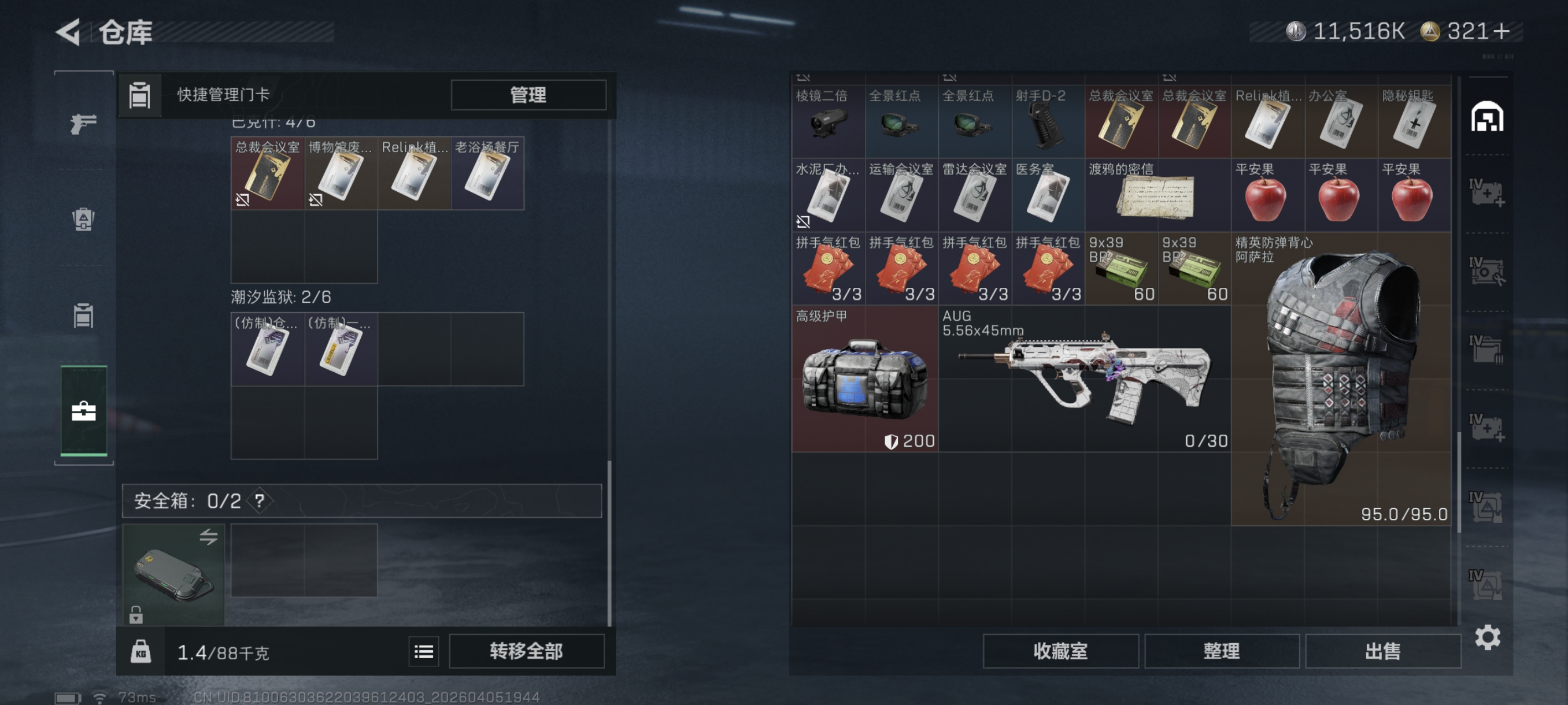Transfer everything with 转移全部
The width and height of the screenshot is (1568, 705).
pos(527,651)
